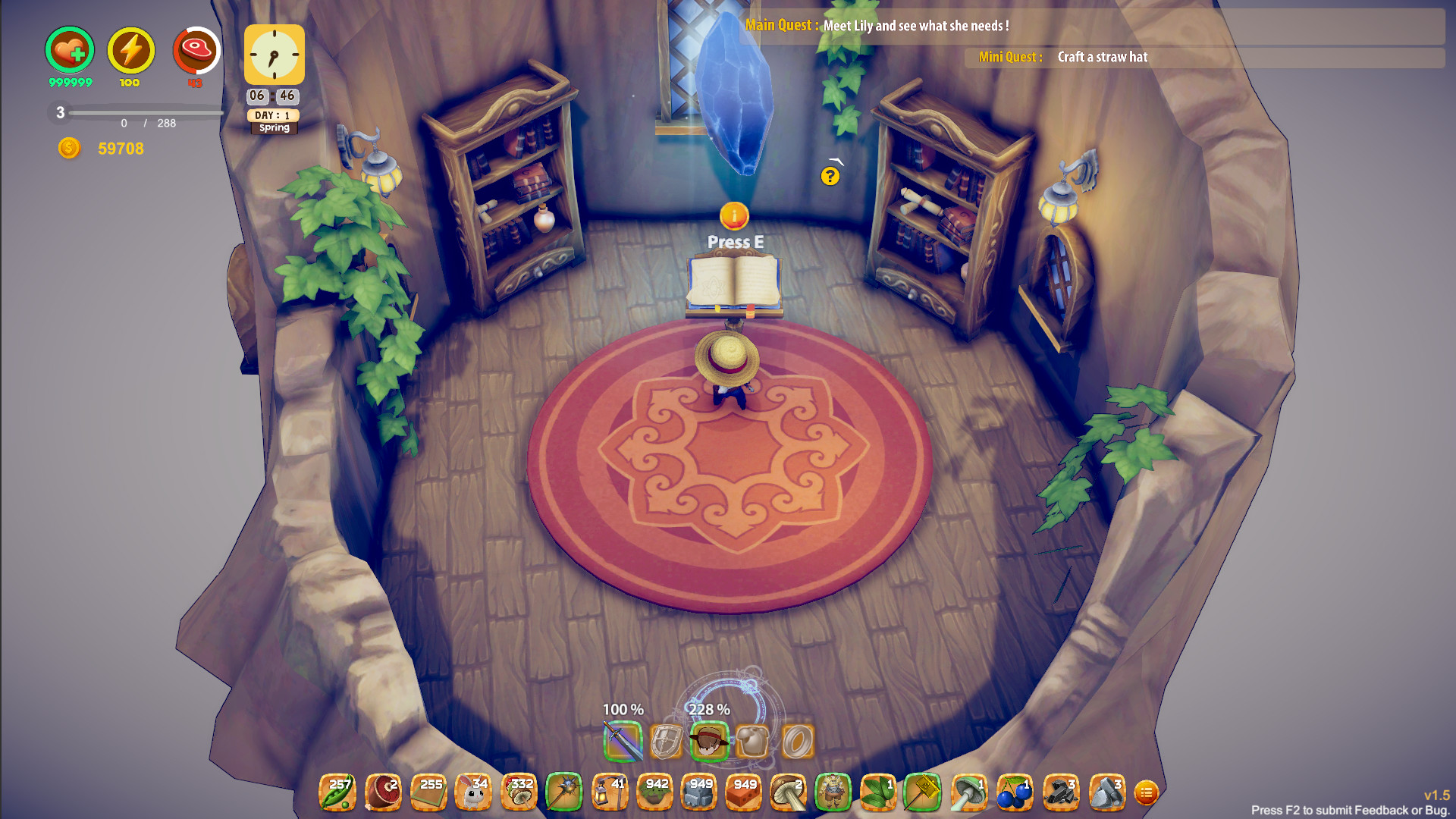Screen dimensions: 1456x819
Task: Click the straw hat equipment slot
Action: (711, 739)
